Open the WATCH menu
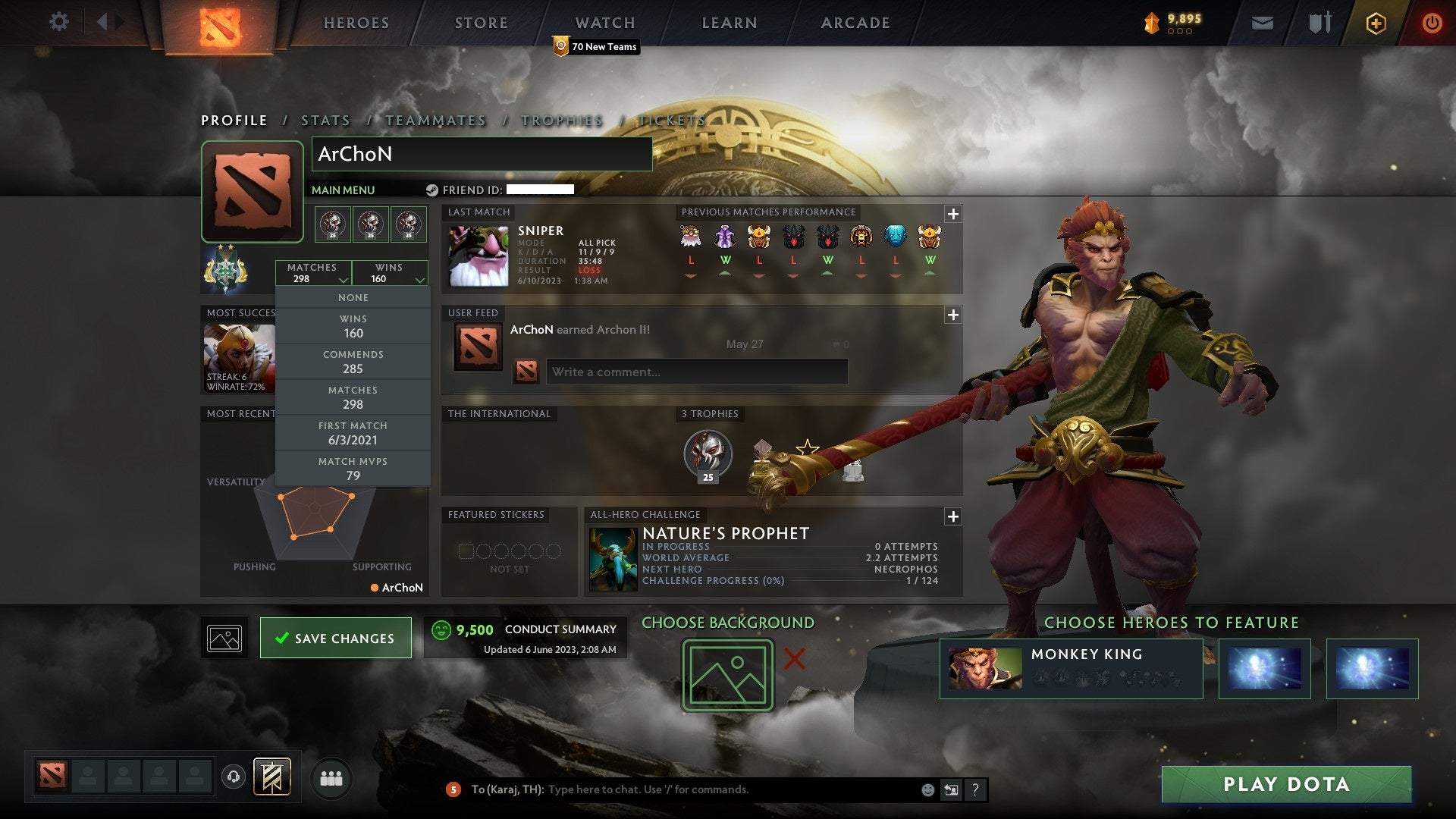 click(x=604, y=23)
